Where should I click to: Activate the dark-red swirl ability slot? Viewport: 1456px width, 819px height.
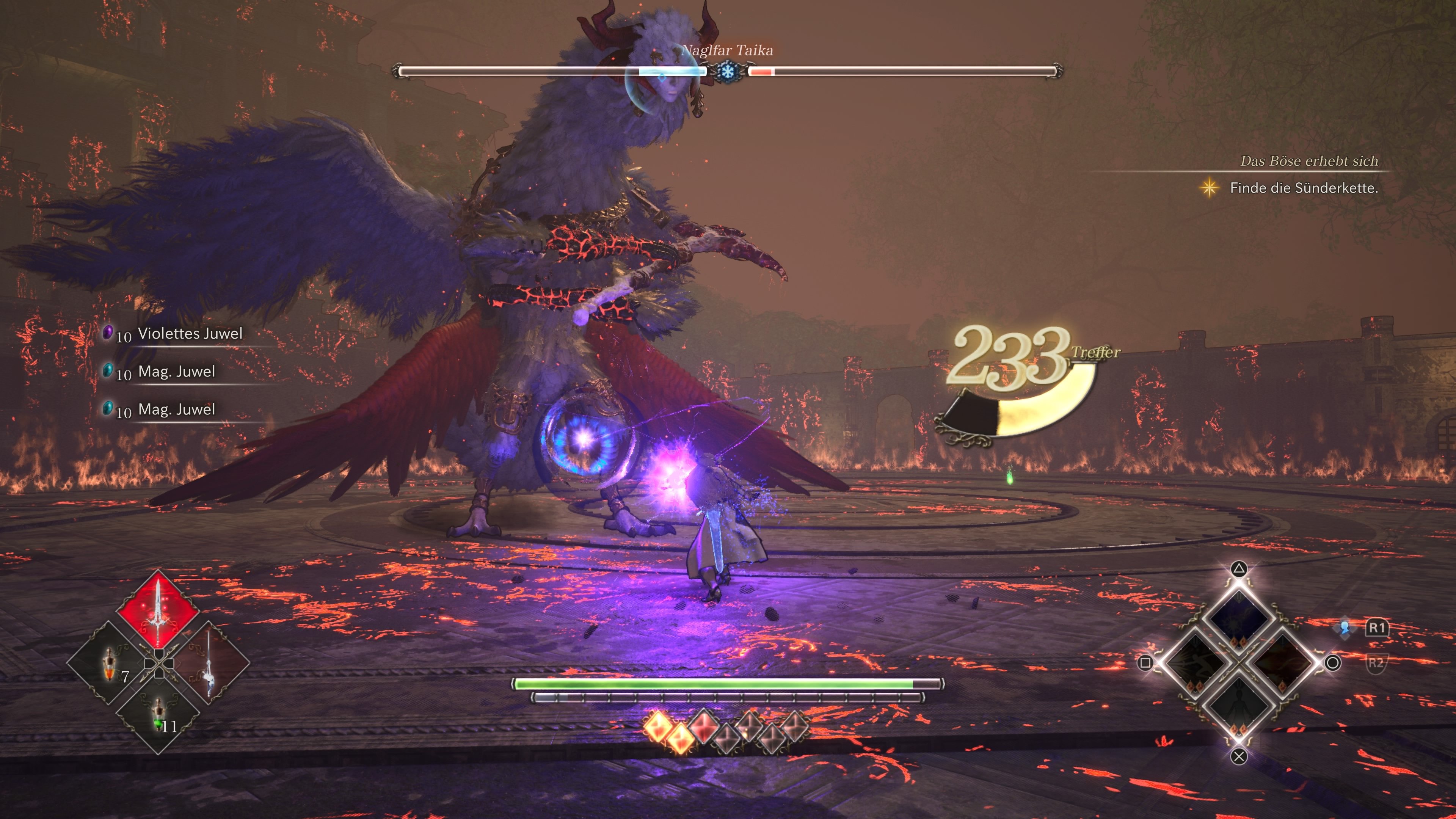[1282, 662]
